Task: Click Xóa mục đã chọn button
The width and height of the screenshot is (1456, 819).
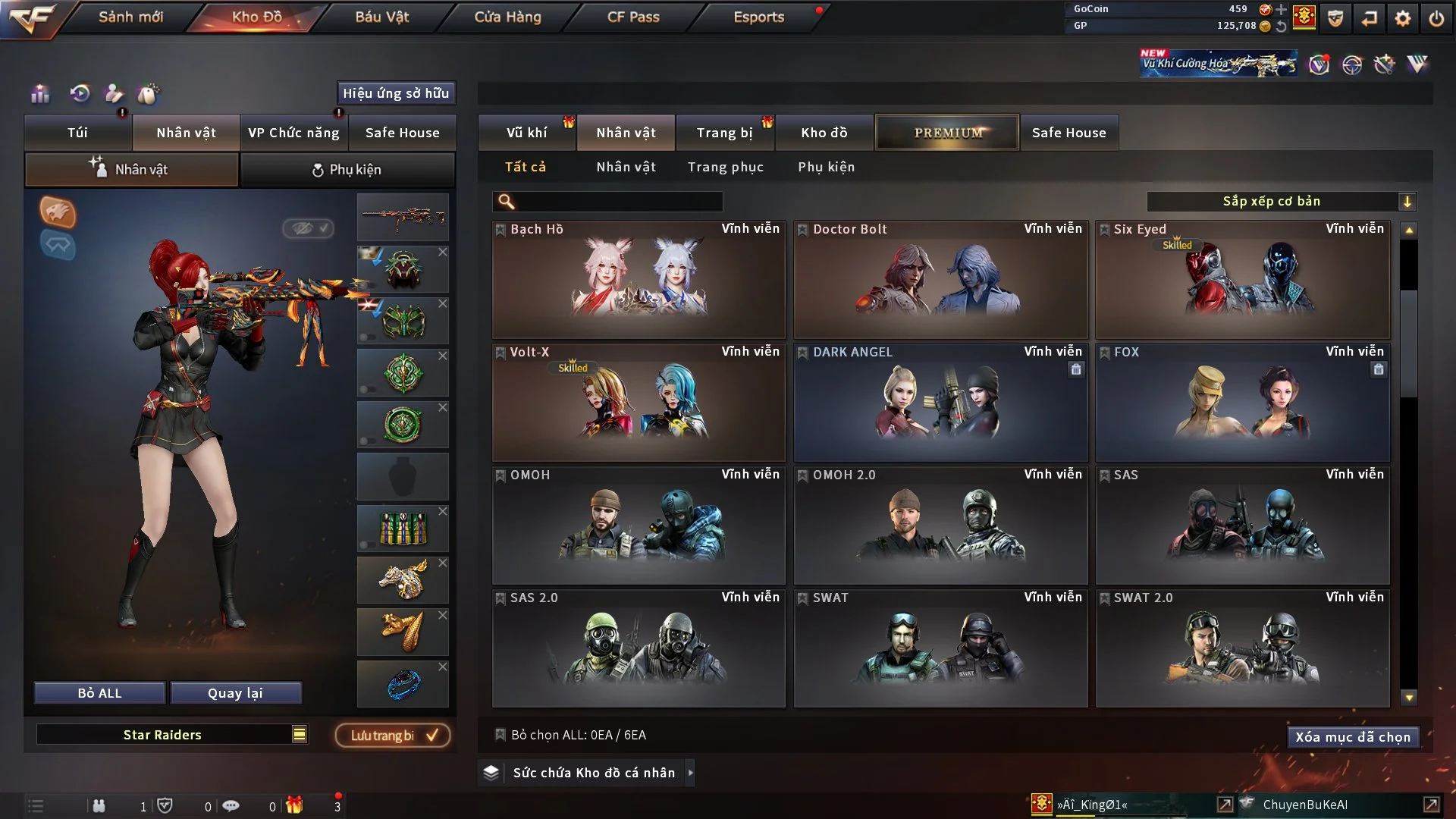Action: click(x=1353, y=737)
